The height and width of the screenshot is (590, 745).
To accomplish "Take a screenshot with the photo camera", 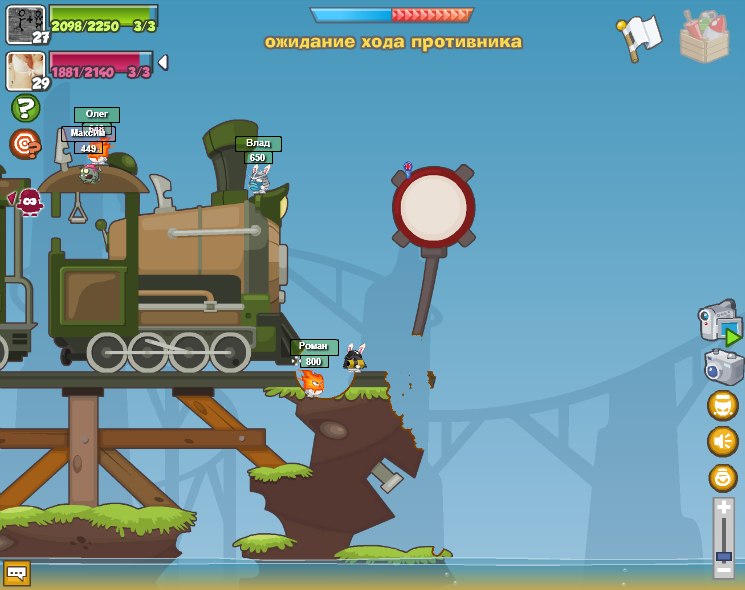I will click(x=723, y=367).
